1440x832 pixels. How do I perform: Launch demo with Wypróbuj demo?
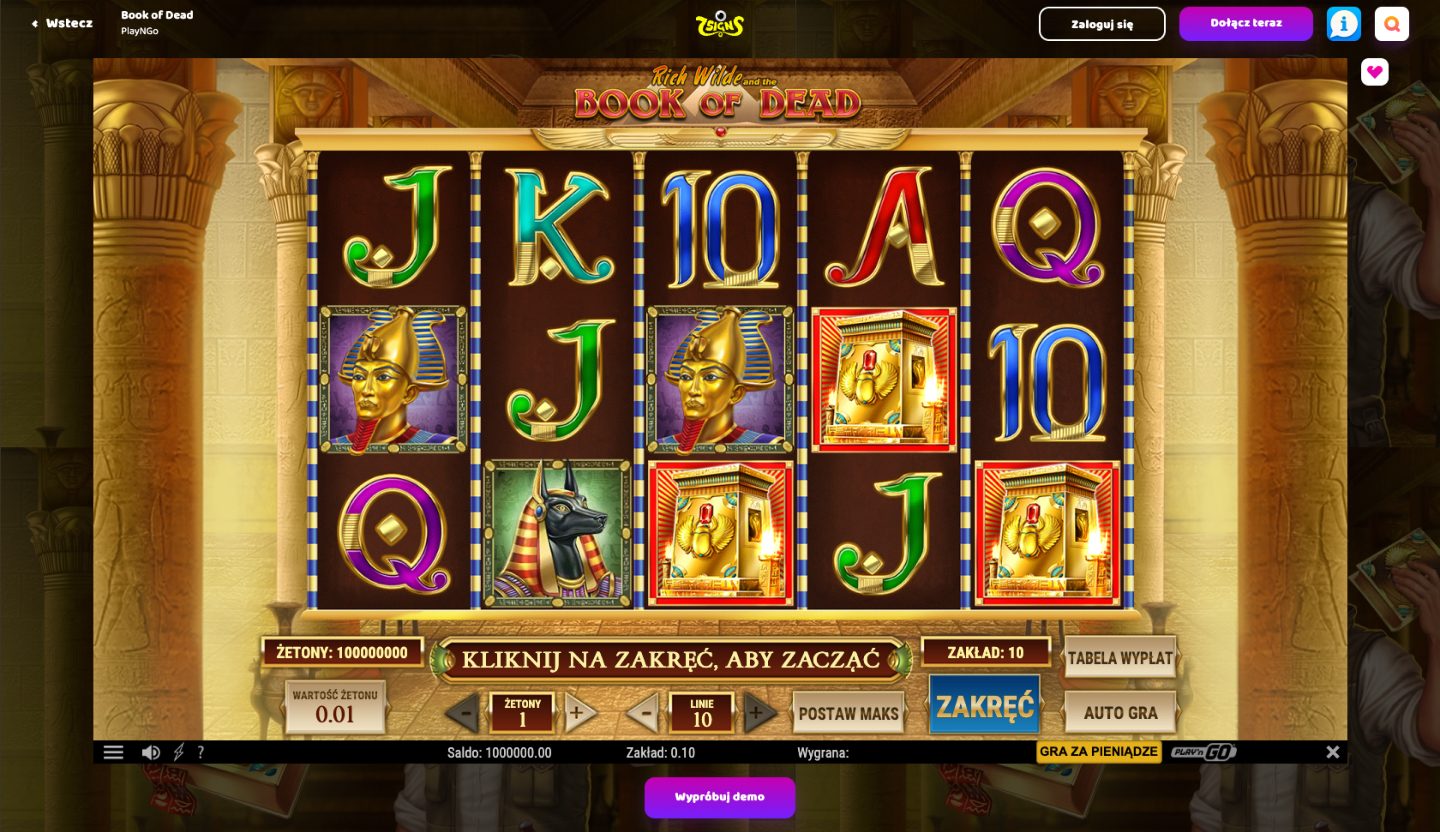pos(719,797)
